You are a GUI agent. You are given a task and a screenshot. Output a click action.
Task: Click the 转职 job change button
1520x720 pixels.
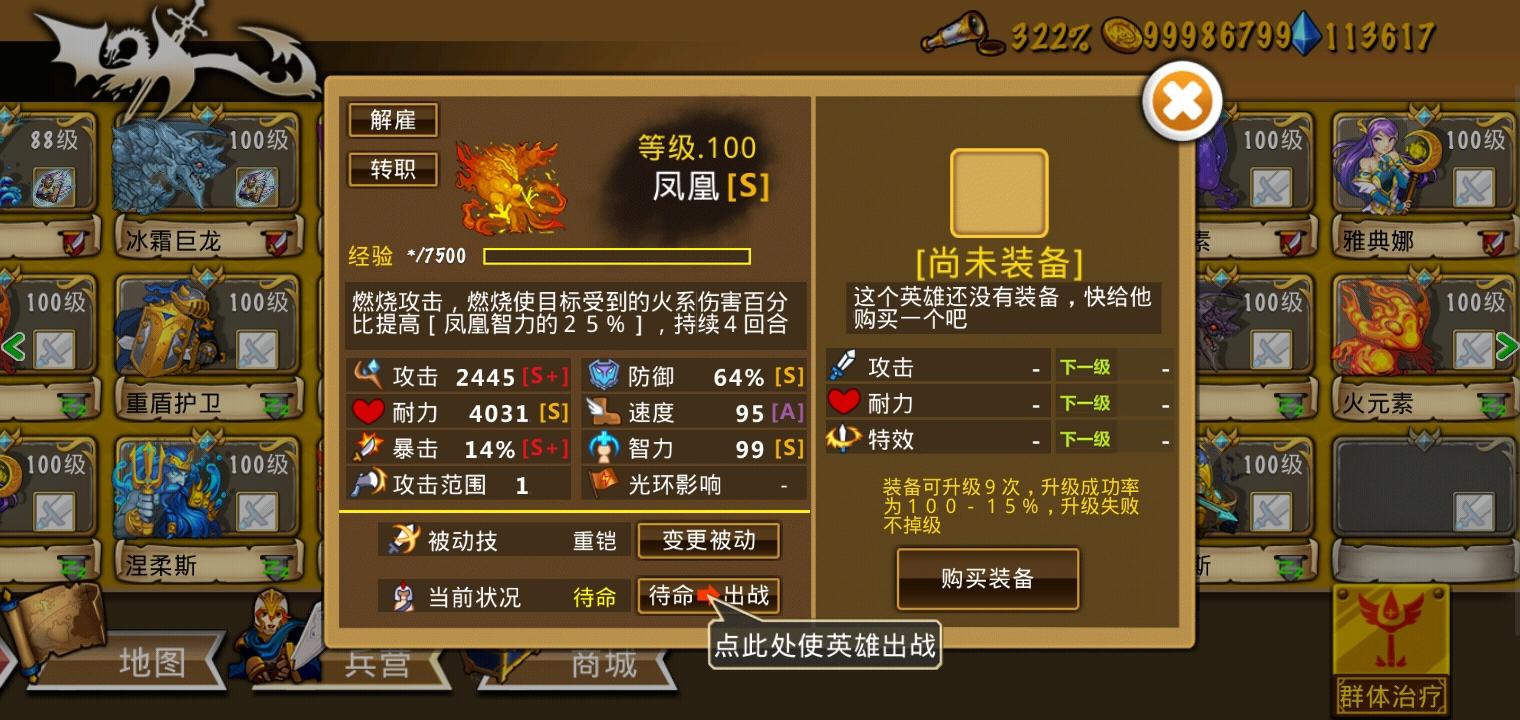click(x=392, y=169)
